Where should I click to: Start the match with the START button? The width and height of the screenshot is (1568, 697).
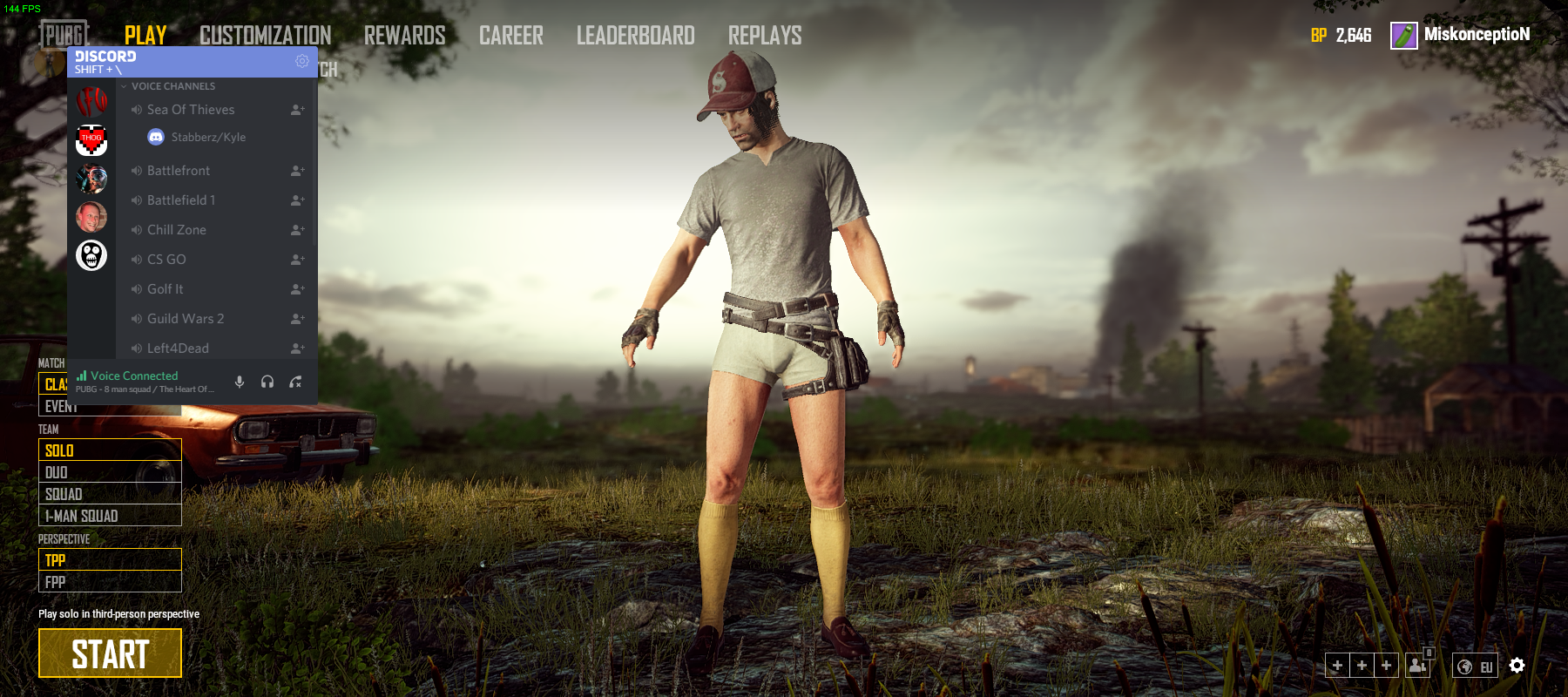110,653
